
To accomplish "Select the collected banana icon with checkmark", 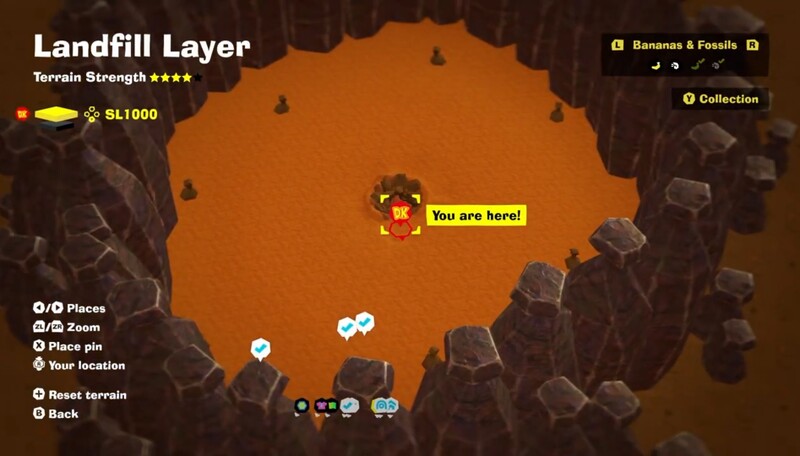I will point(697,66).
